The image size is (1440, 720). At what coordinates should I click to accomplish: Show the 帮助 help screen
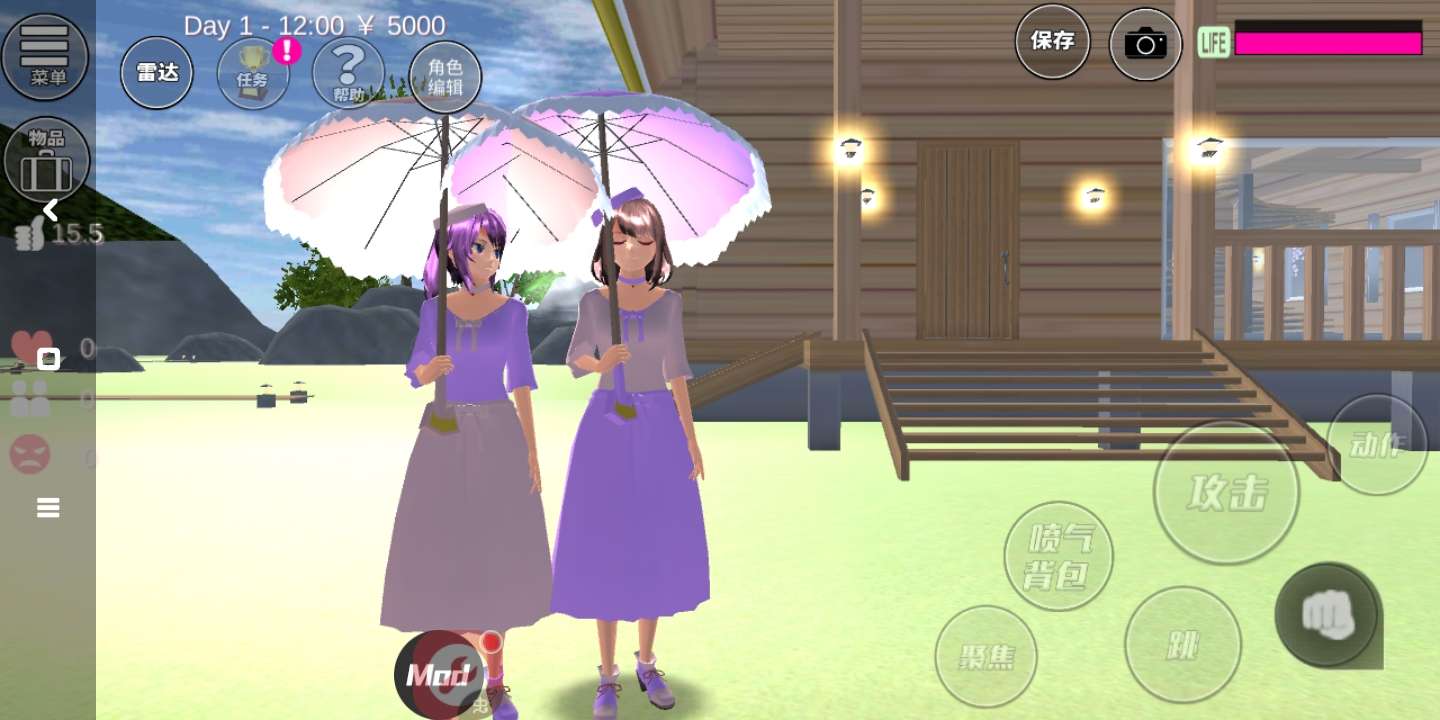(x=348, y=73)
